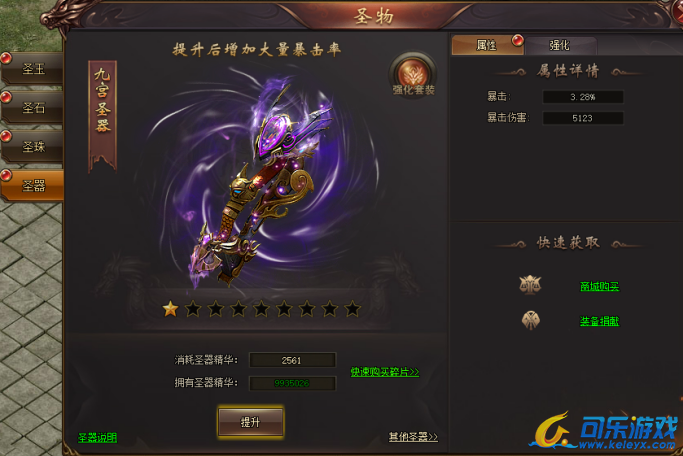The image size is (683, 456).
Task: Open the 圣器说明 help link
Action: click(97, 437)
